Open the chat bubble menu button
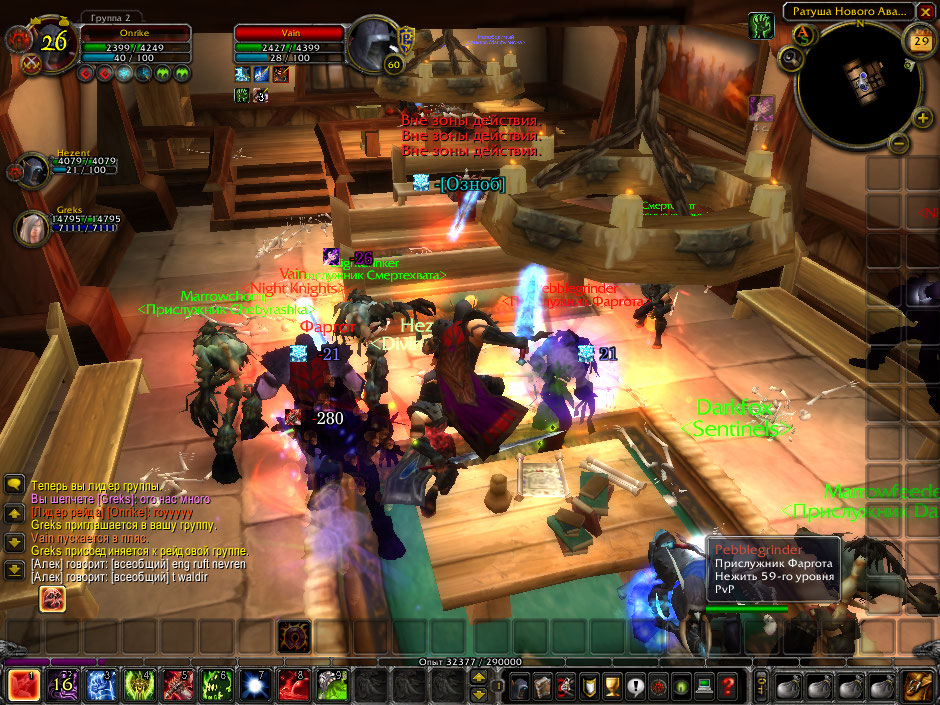 pyautogui.click(x=14, y=484)
